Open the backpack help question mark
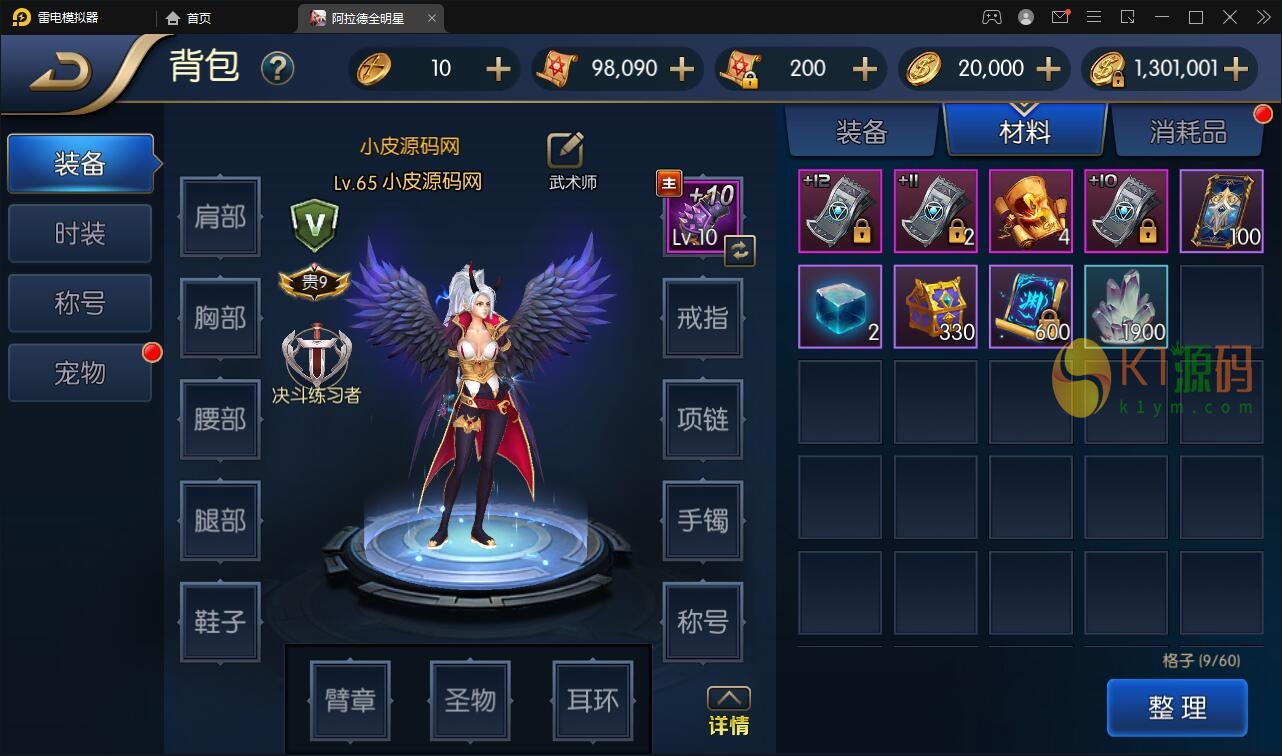 tap(277, 68)
